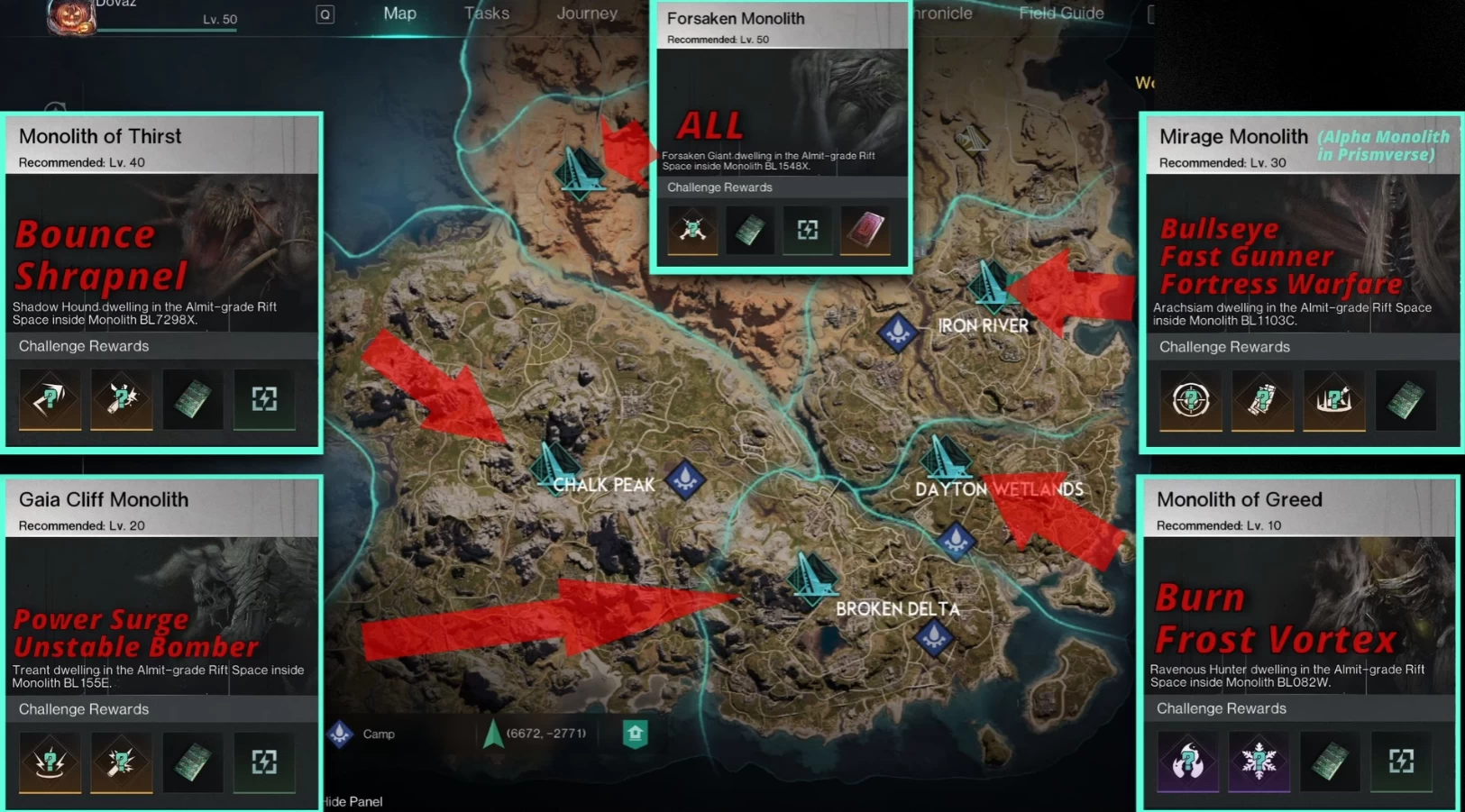1465x812 pixels.
Task: Select the snowflake reward in Monolith of Greed
Action: (x=1259, y=762)
